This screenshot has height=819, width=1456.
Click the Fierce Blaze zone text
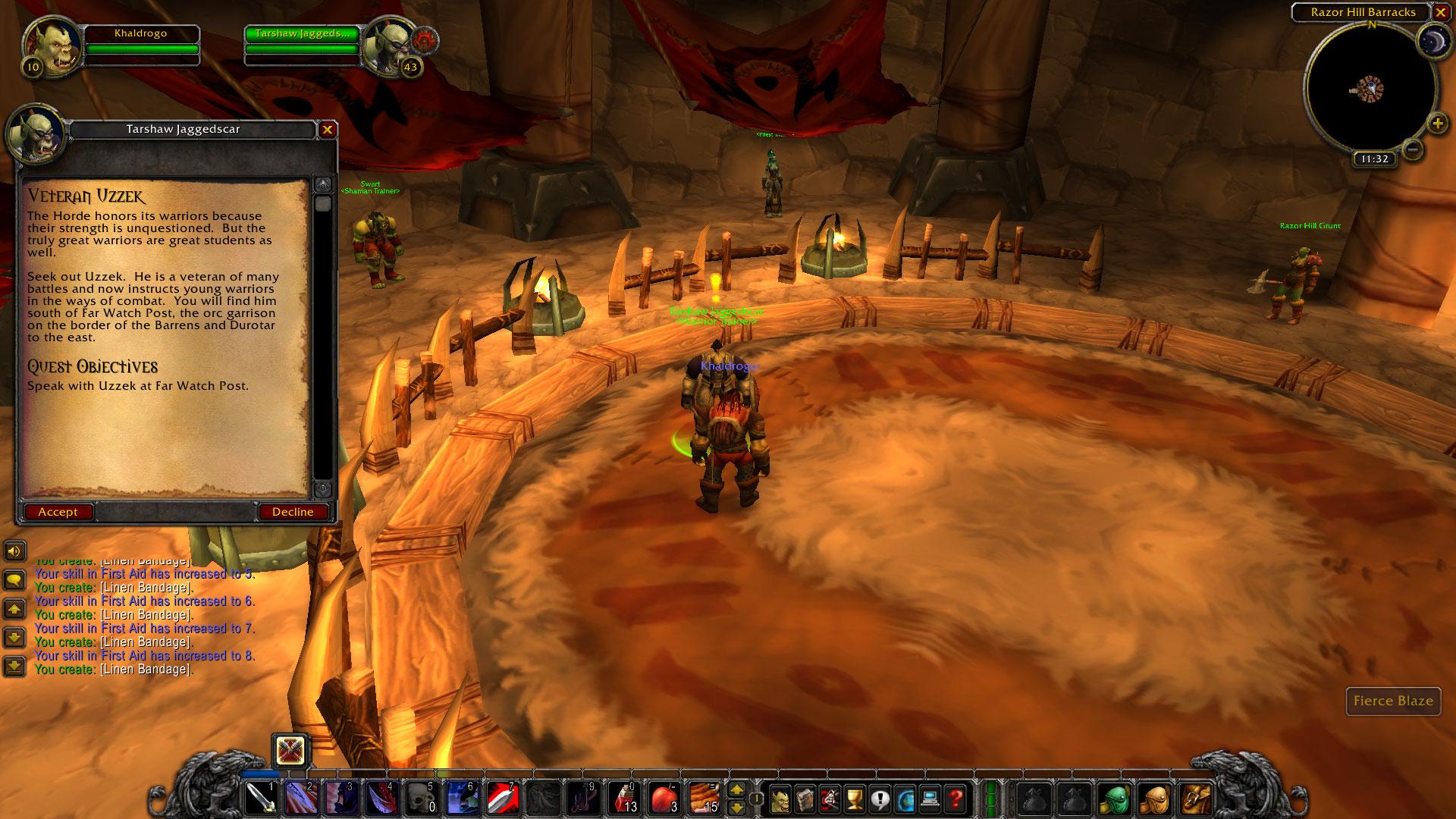[x=1393, y=701]
